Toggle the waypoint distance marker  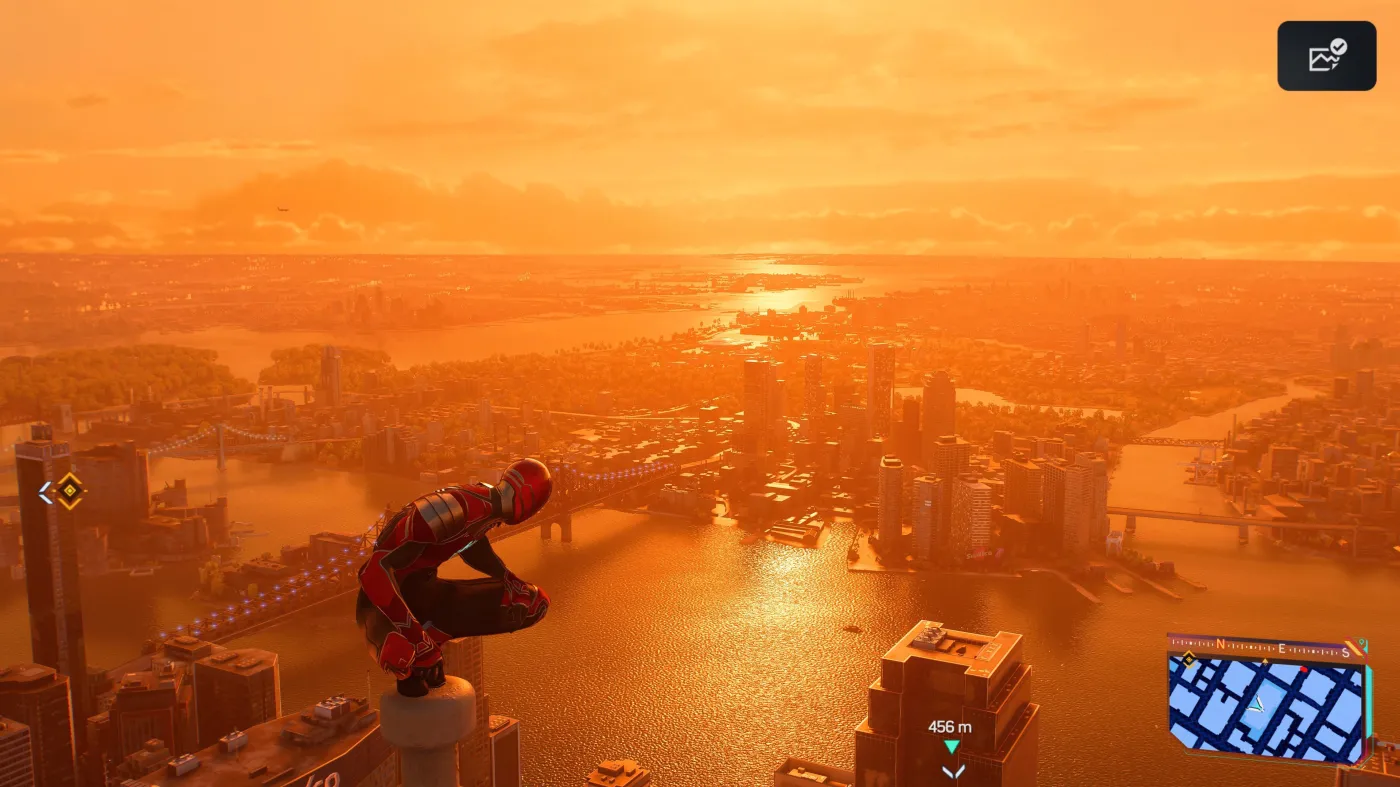[951, 727]
